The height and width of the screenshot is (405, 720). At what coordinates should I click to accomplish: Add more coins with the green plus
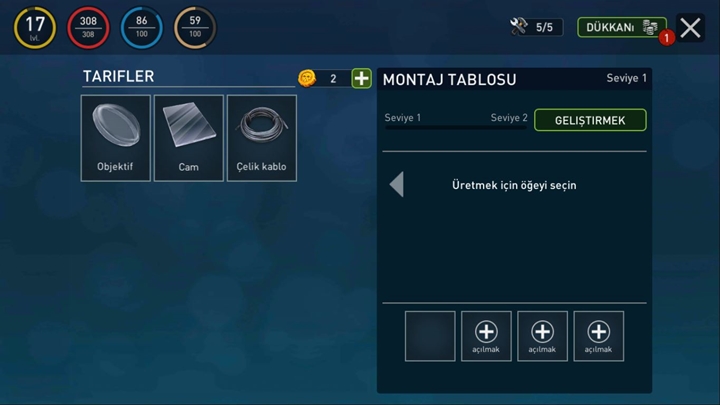point(361,79)
